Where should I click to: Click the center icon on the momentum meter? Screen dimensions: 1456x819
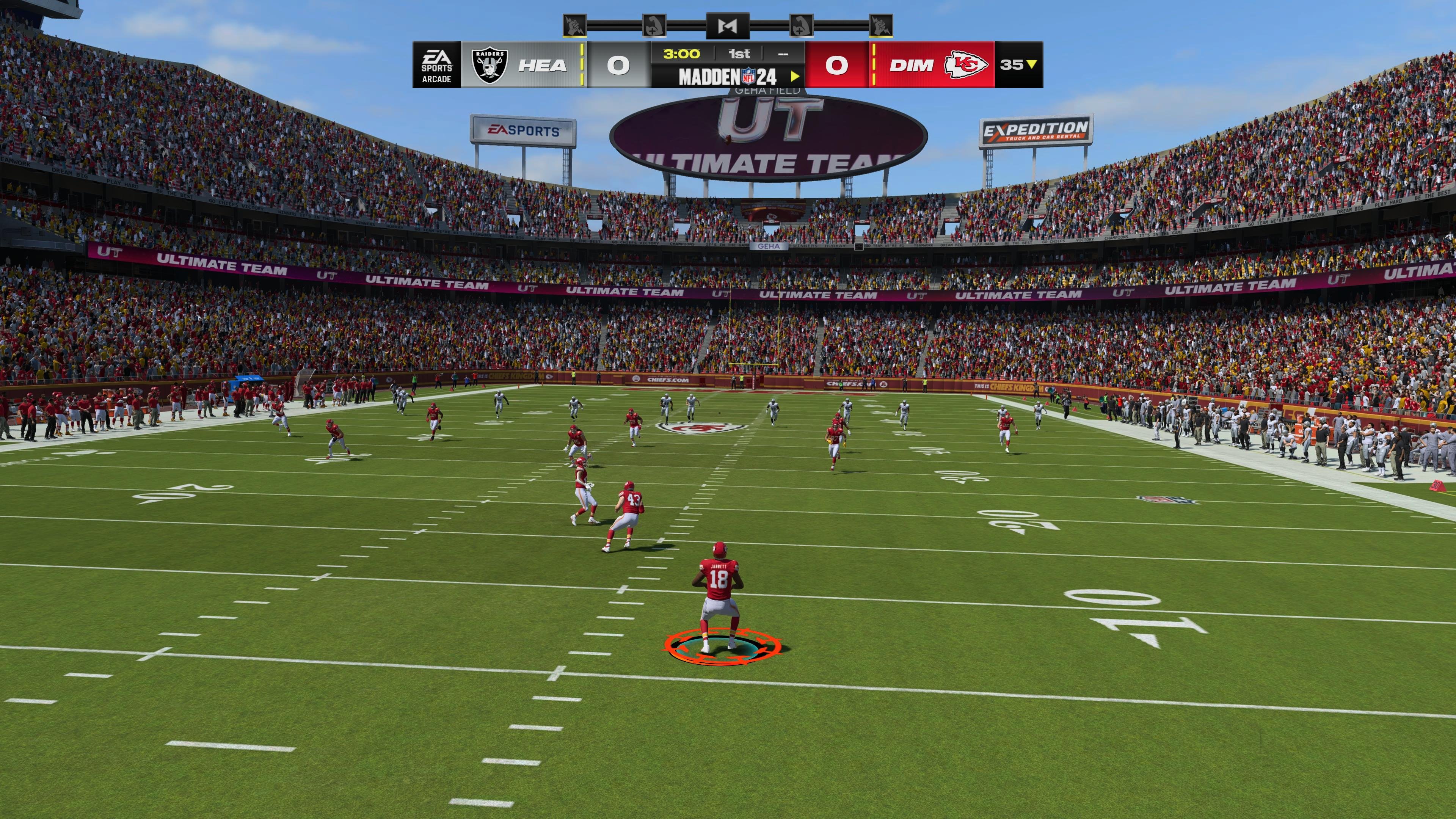pyautogui.click(x=728, y=25)
